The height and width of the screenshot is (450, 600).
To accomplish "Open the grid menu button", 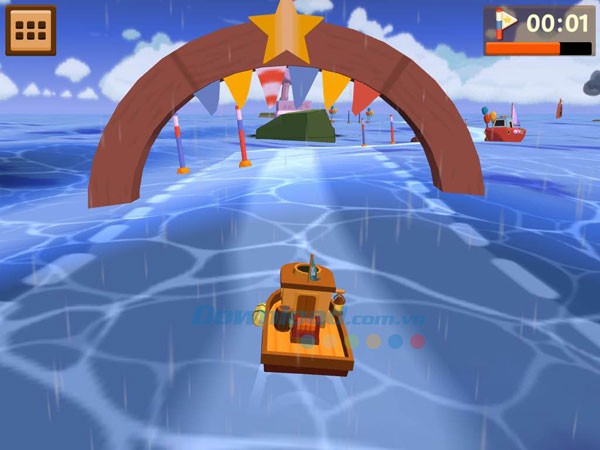I will (31, 30).
